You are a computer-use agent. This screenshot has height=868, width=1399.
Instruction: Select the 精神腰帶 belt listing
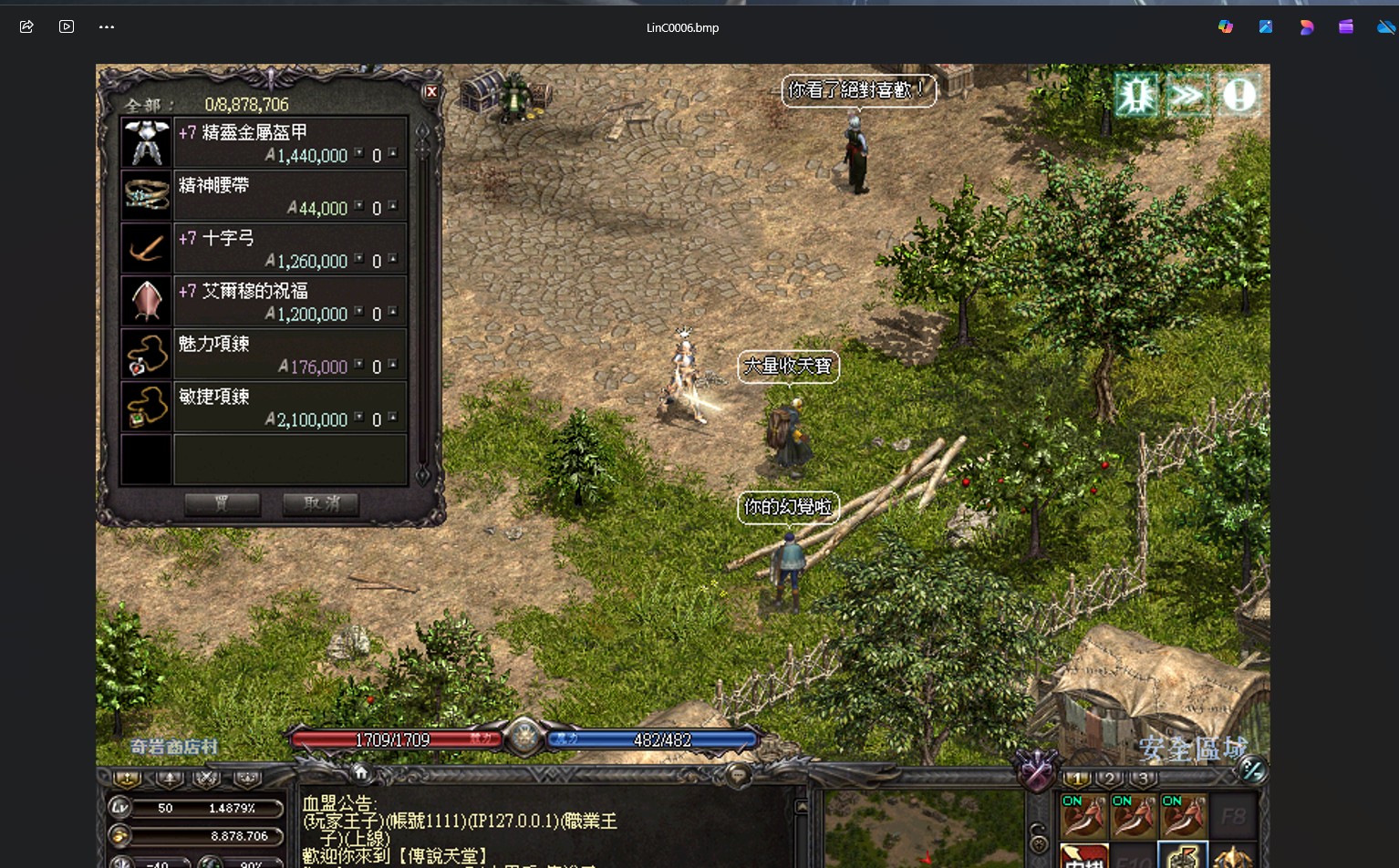(x=264, y=196)
